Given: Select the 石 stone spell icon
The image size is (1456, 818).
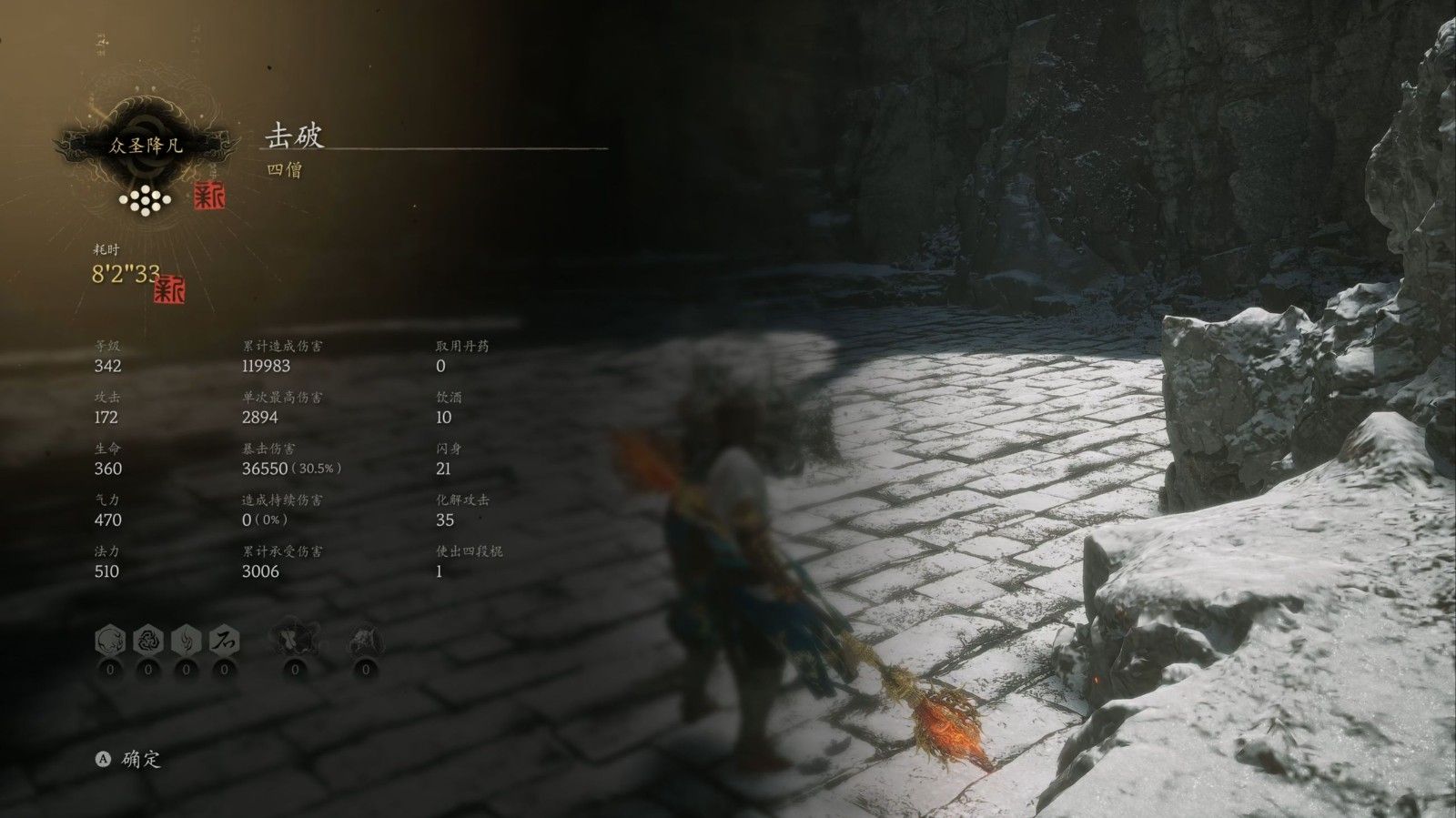Looking at the screenshot, I should click(223, 641).
